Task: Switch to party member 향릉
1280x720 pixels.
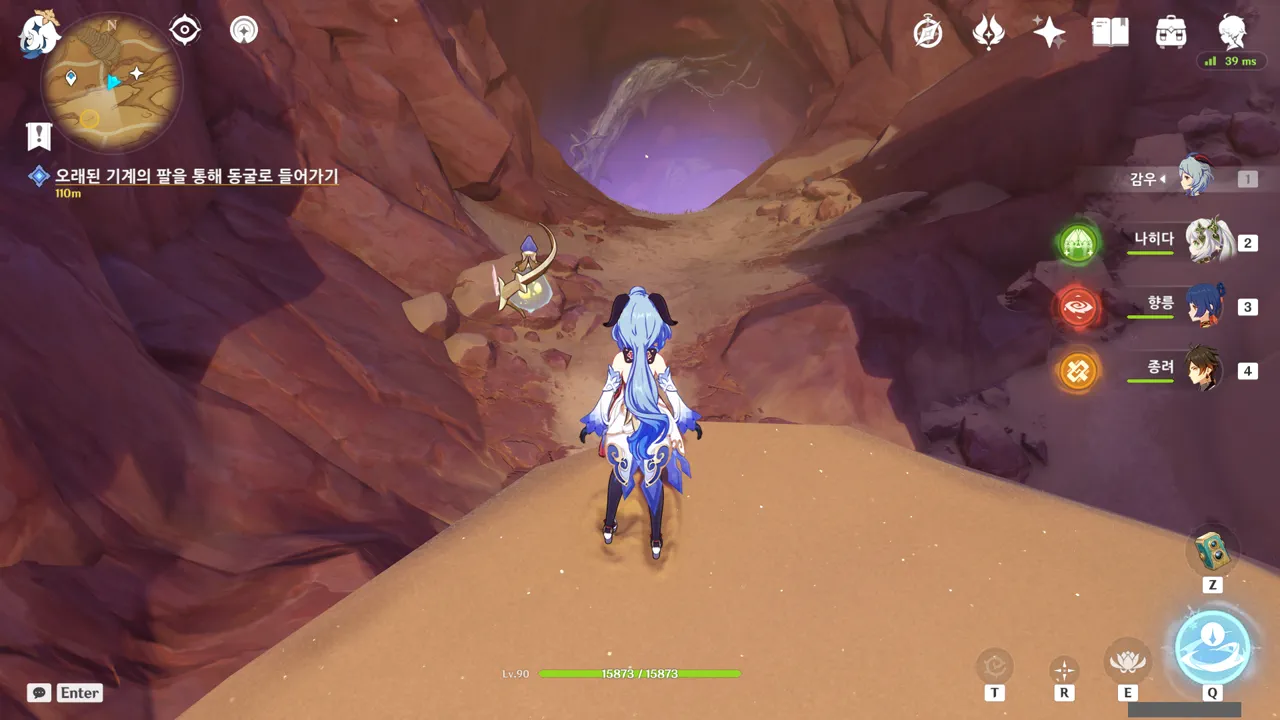Action: coord(1206,305)
